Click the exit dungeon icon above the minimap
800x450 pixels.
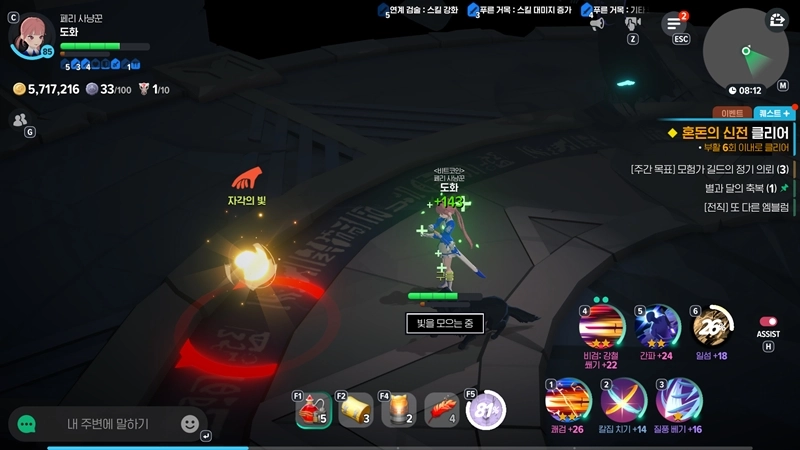[x=778, y=19]
